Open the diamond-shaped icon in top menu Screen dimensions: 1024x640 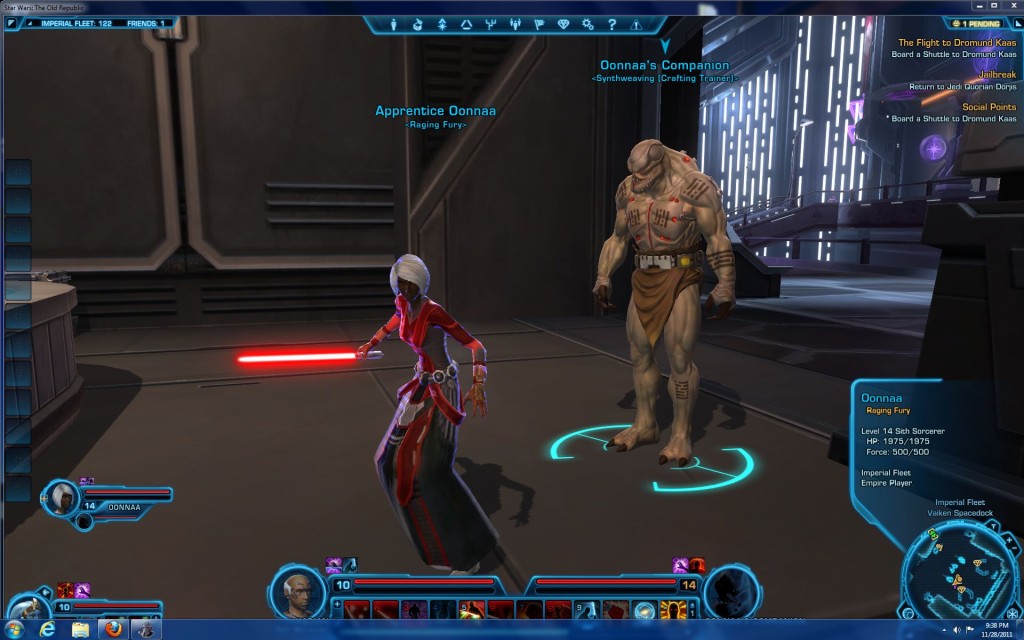coord(563,24)
